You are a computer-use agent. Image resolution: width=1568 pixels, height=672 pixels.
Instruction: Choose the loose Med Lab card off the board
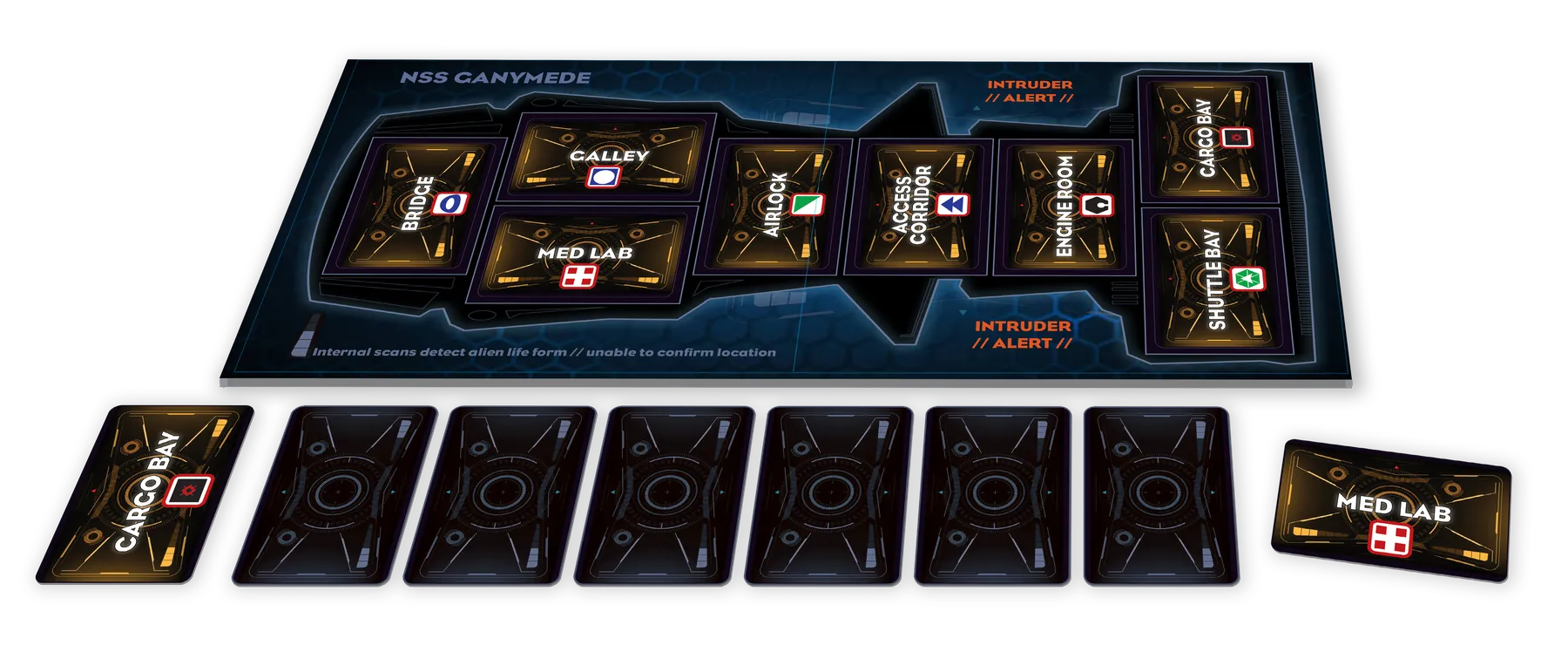[x=1393, y=511]
